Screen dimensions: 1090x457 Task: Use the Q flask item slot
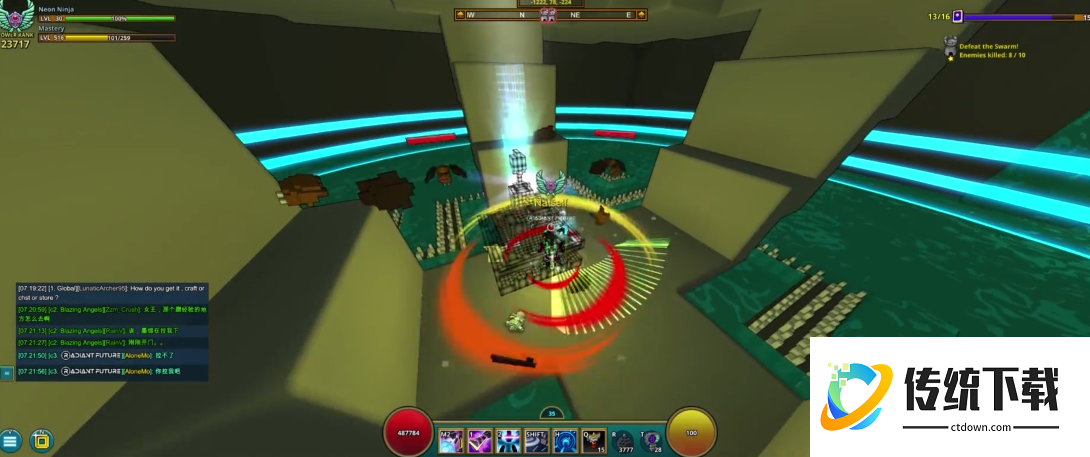[594, 439]
